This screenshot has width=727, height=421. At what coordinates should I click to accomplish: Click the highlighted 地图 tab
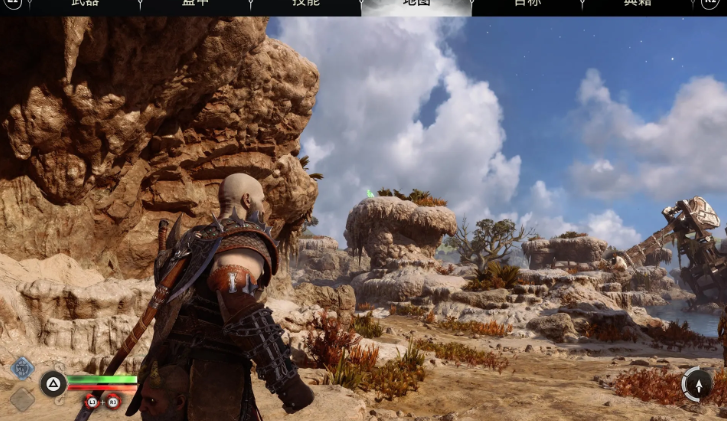[x=416, y=5]
